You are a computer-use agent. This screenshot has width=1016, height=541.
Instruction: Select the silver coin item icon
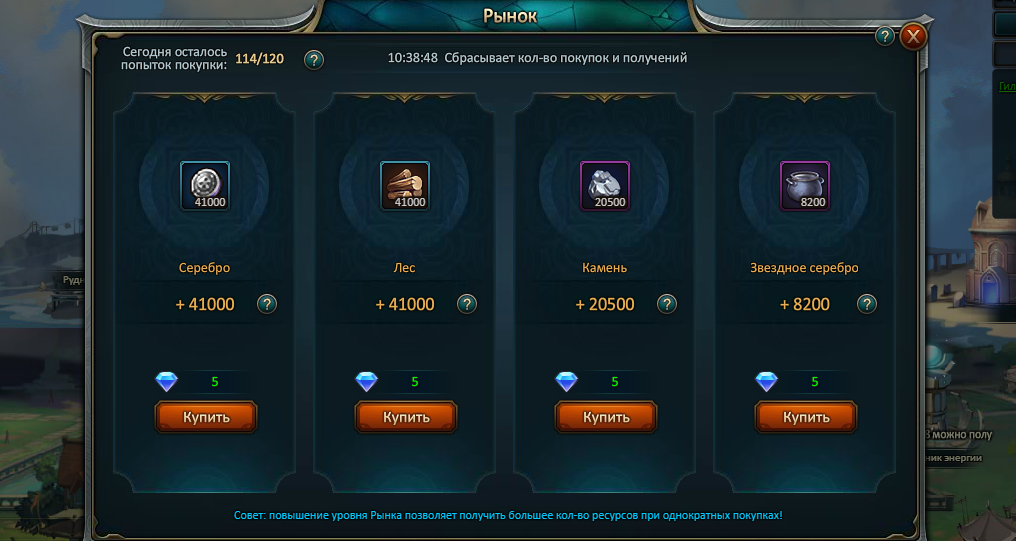(x=205, y=186)
